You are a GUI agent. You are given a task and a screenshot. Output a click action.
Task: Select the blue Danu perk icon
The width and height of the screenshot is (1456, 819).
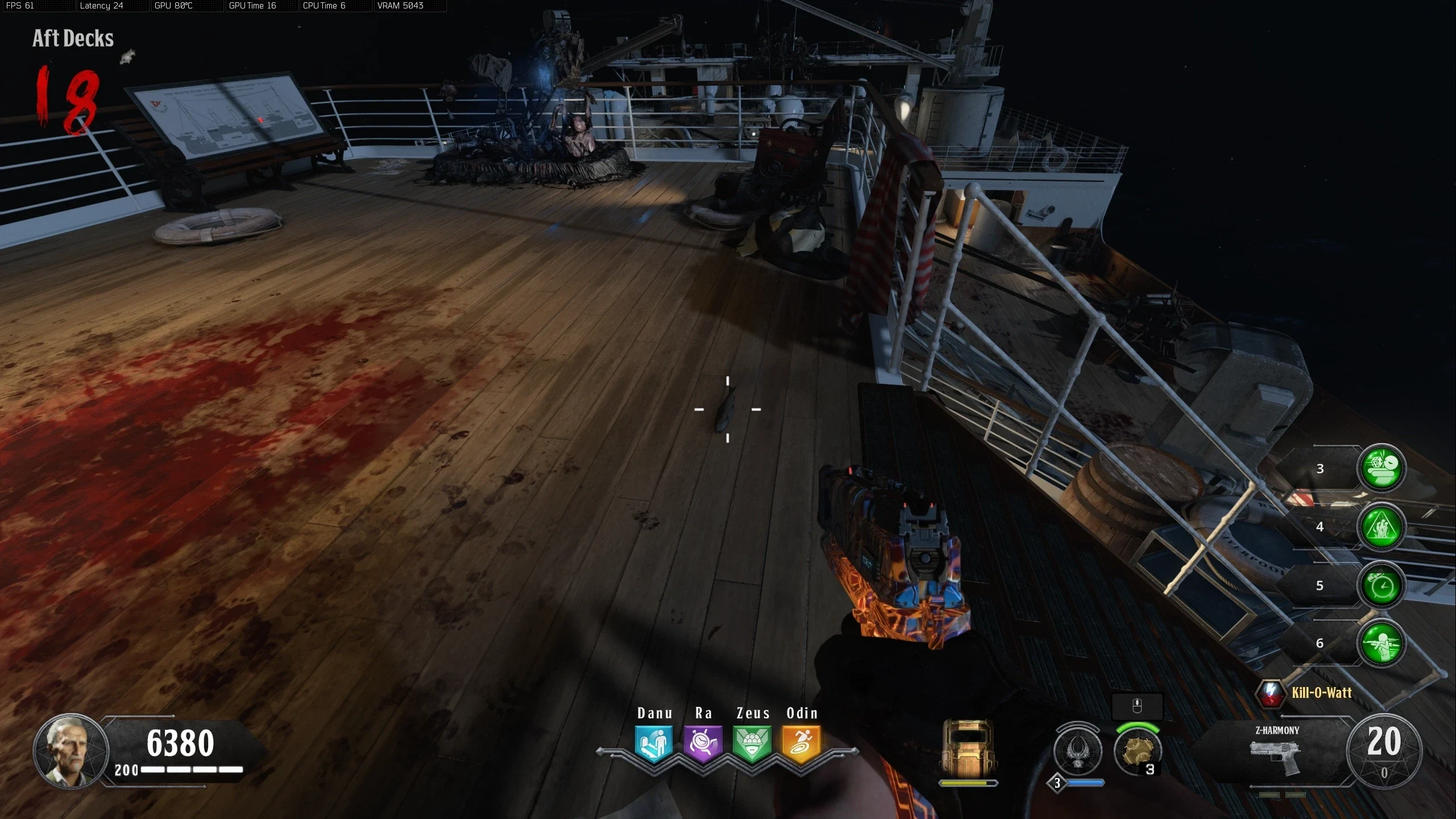tap(654, 743)
